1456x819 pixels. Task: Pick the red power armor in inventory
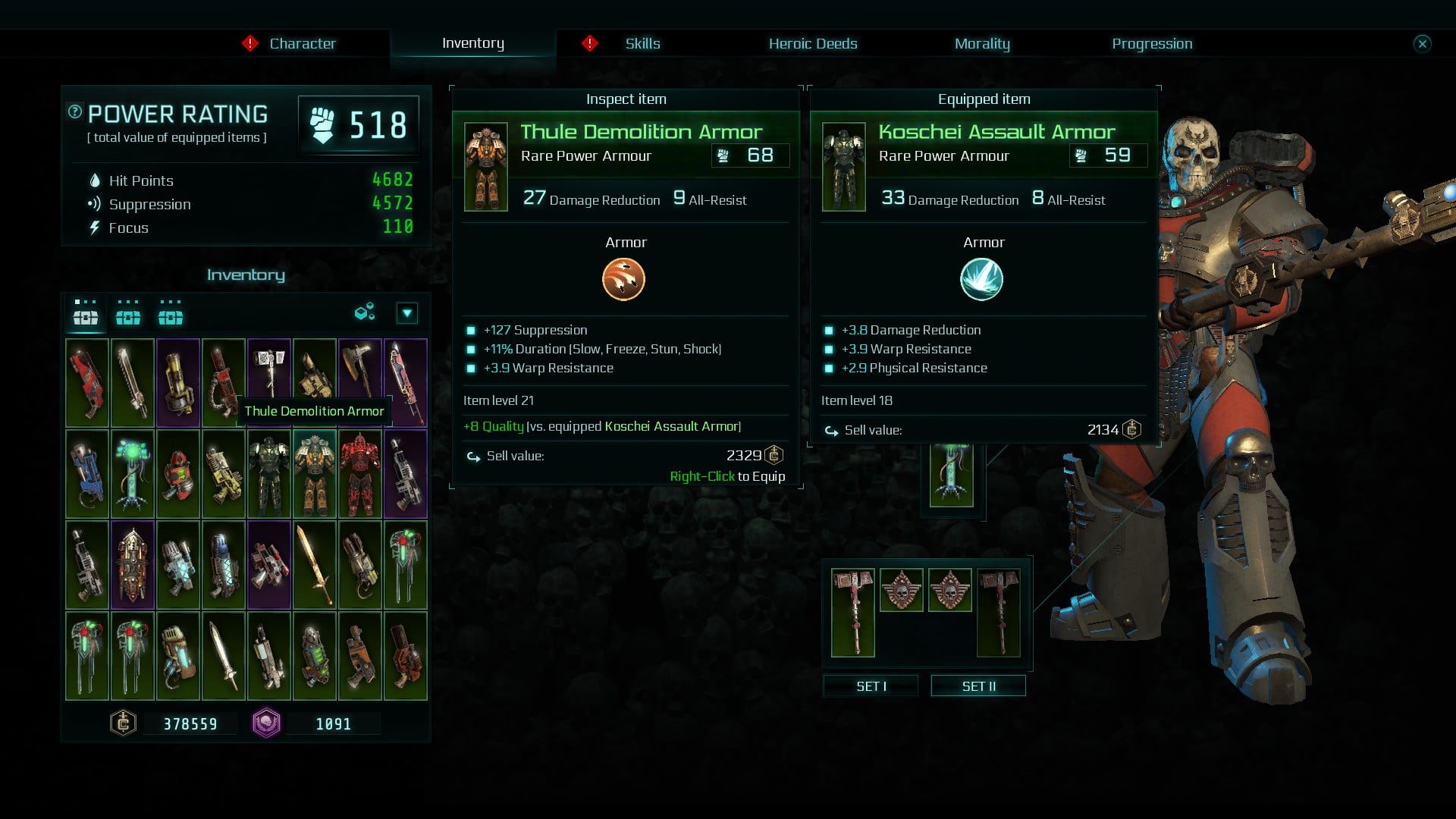pyautogui.click(x=359, y=474)
